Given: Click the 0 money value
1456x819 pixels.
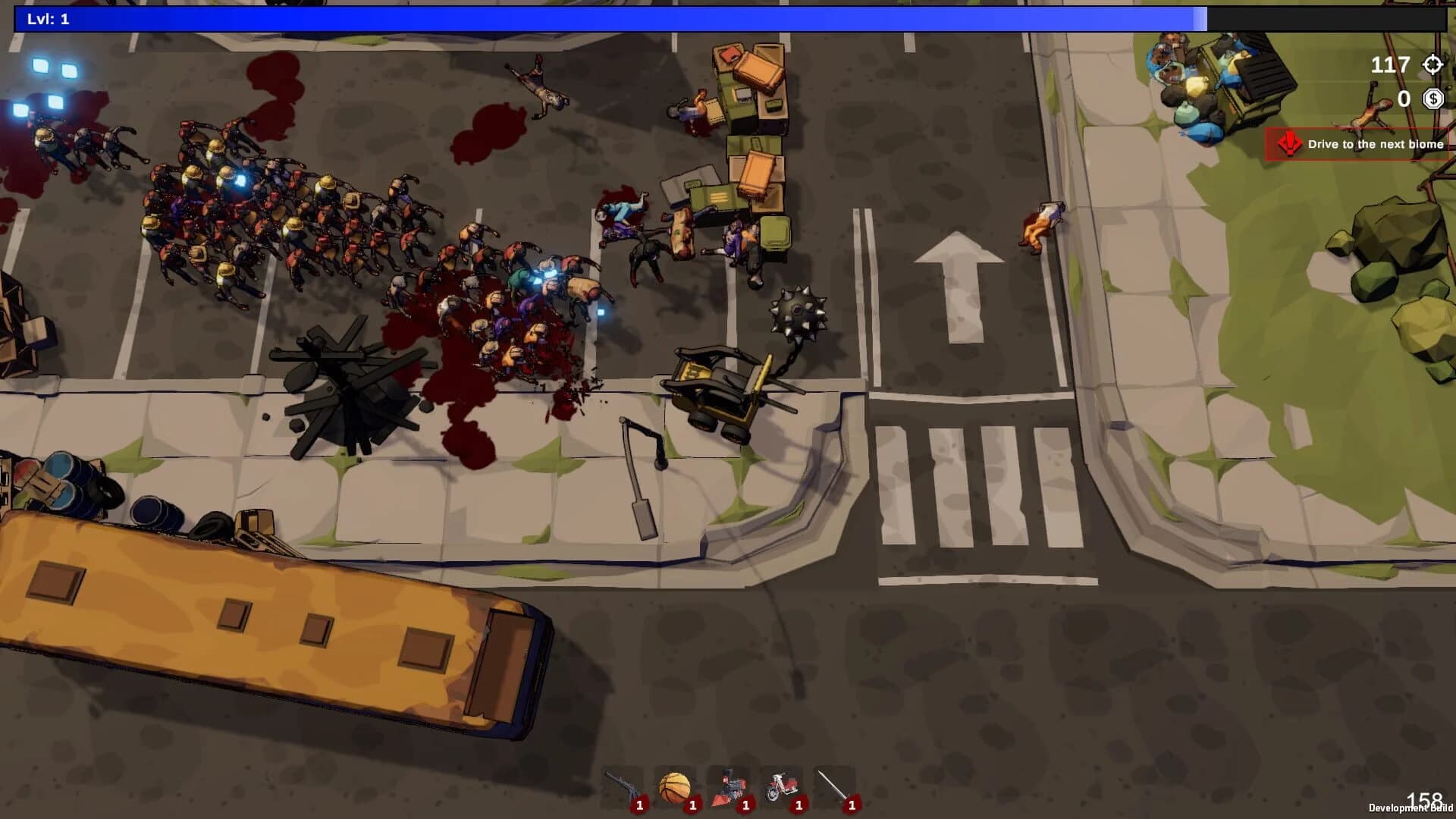Looking at the screenshot, I should (x=1402, y=99).
